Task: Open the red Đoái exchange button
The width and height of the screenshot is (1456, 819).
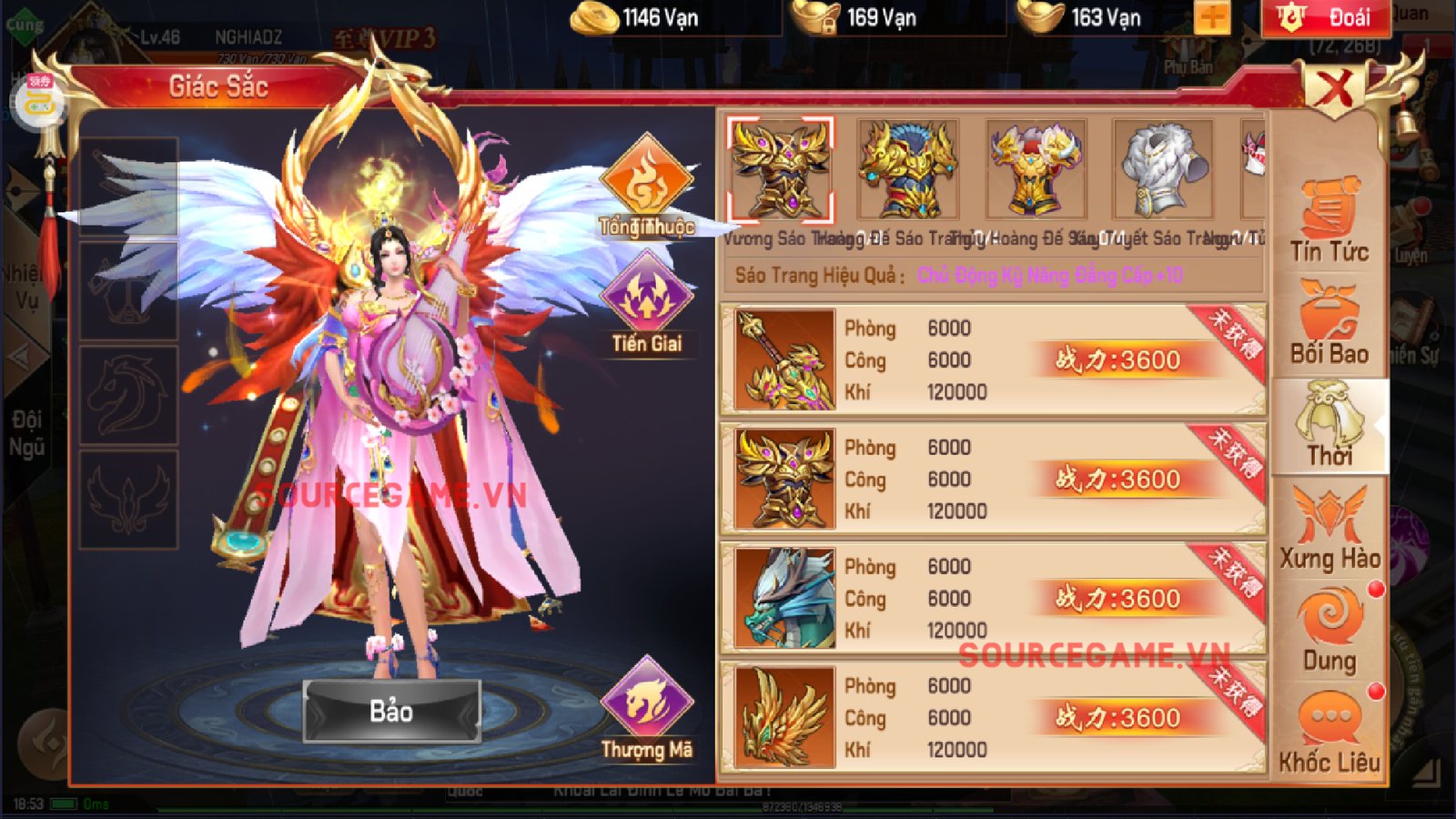Action: coord(1326,17)
